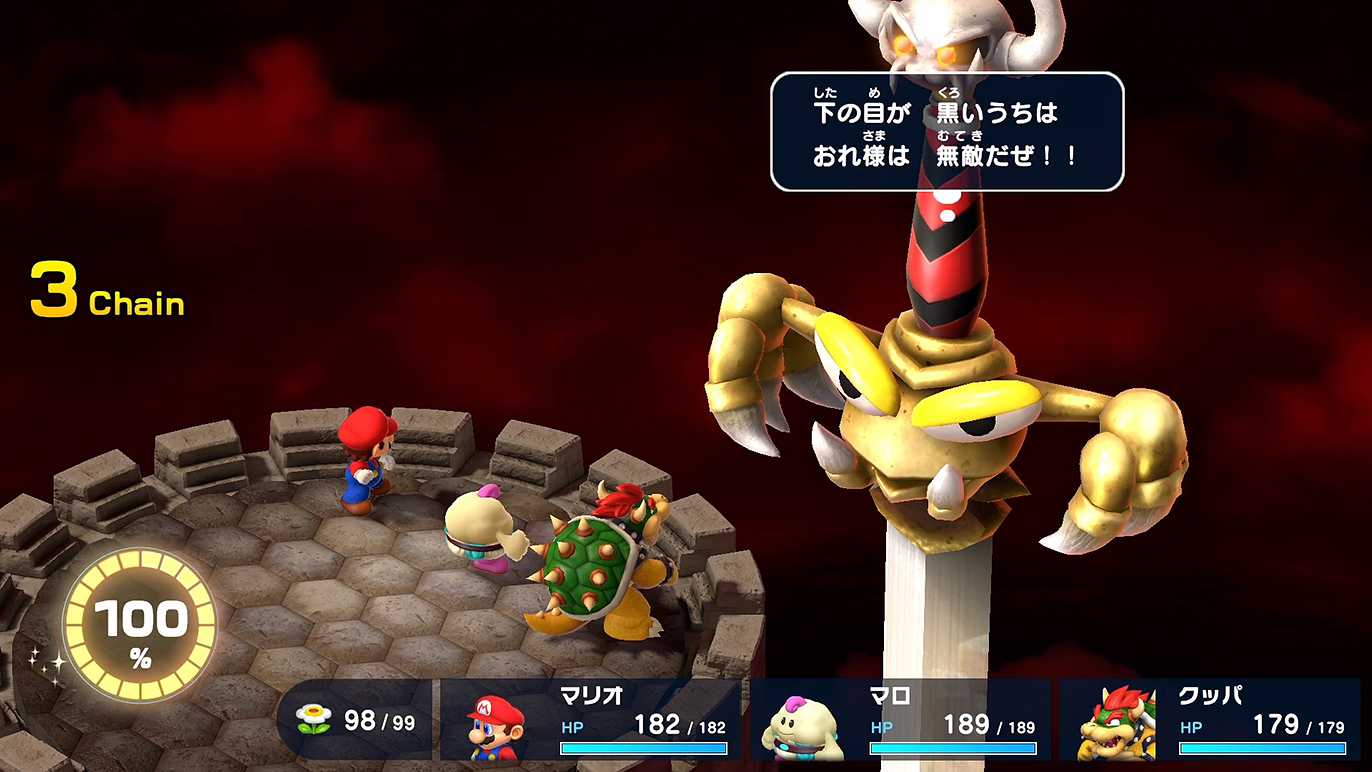Viewport: 1372px width, 772px height.
Task: Select Mallow's party status panel
Action: click(x=901, y=720)
